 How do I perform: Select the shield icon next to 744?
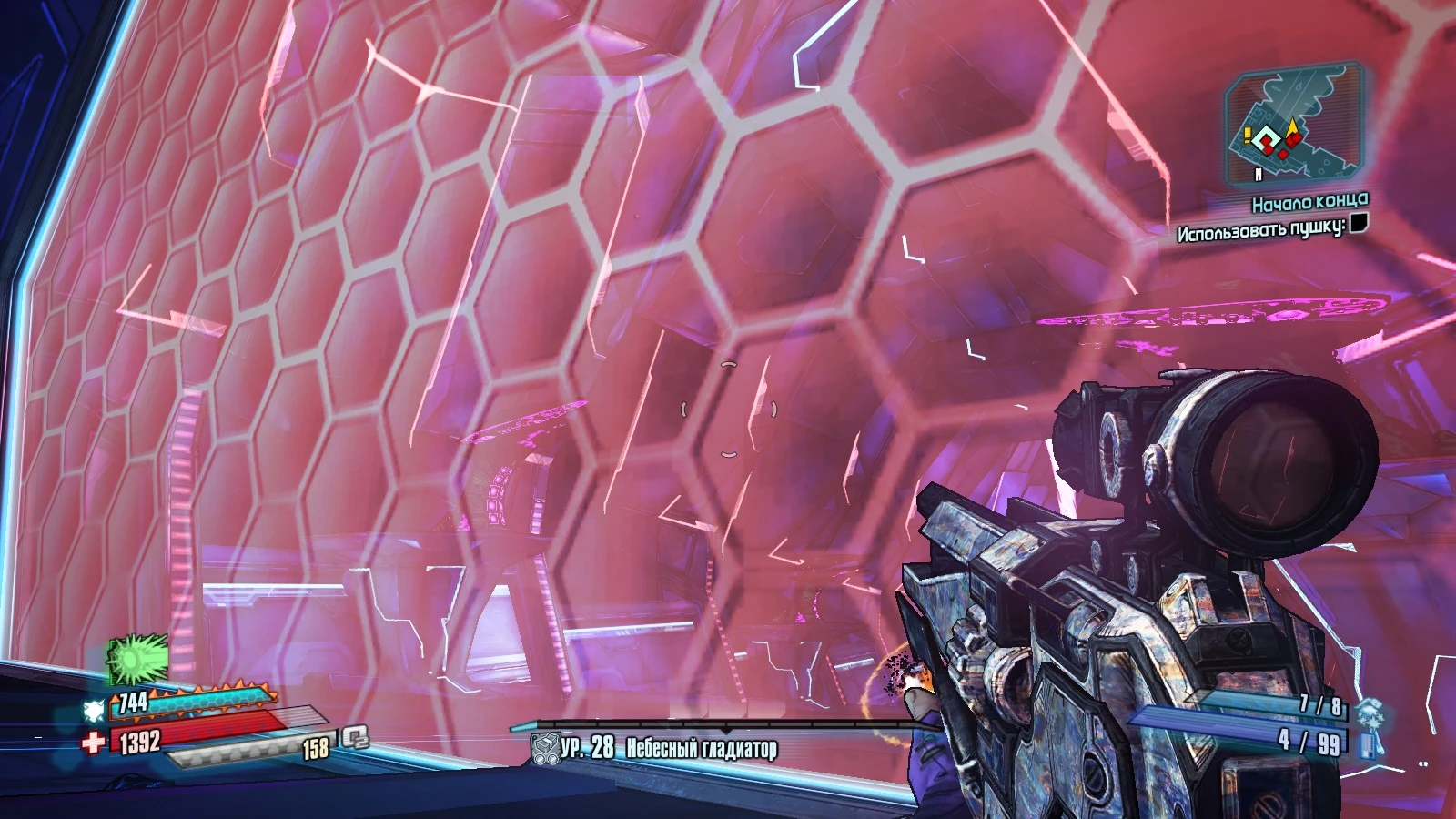[95, 710]
